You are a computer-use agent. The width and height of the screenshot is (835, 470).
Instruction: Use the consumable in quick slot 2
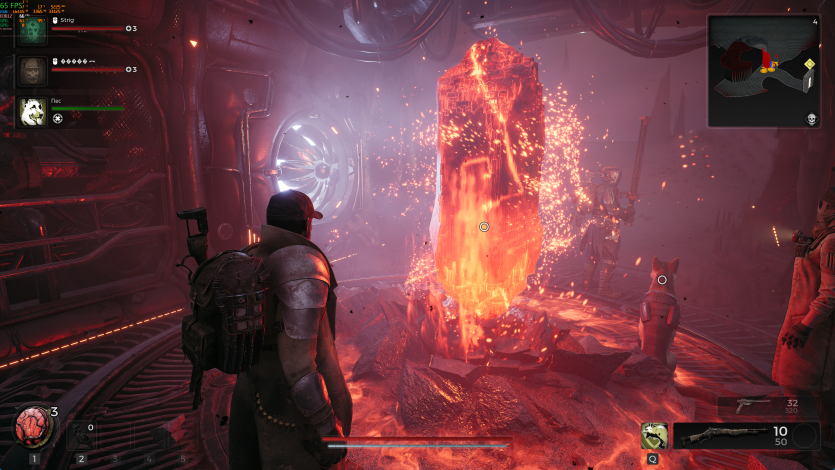click(x=82, y=435)
